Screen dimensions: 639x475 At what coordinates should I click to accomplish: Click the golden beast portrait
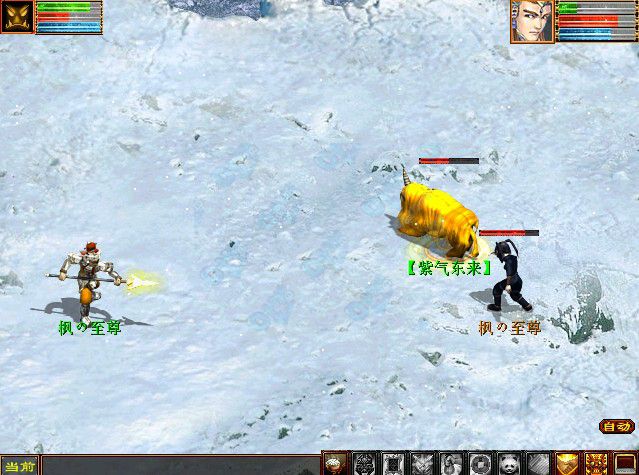[17, 17]
